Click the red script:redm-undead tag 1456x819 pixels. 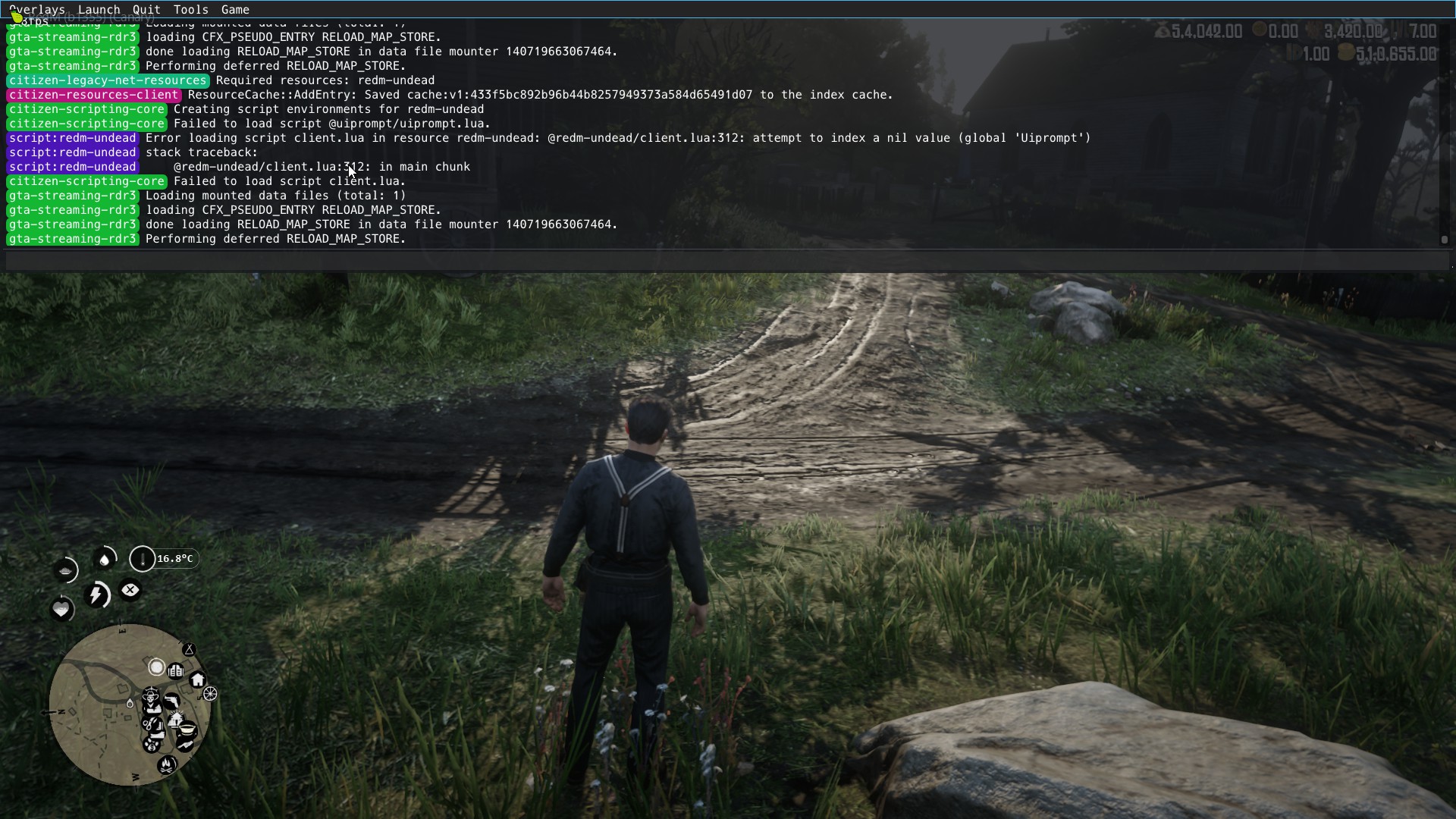tap(72, 138)
